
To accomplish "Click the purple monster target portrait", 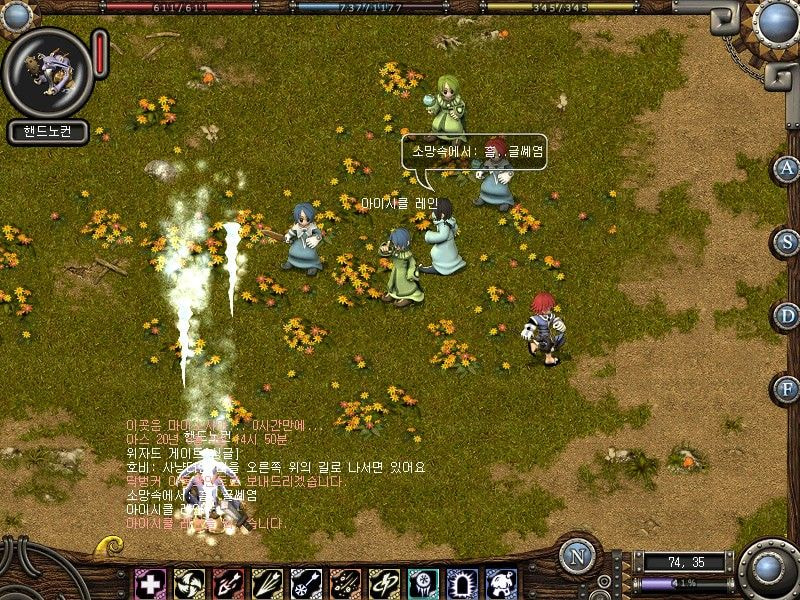I will 47,72.
